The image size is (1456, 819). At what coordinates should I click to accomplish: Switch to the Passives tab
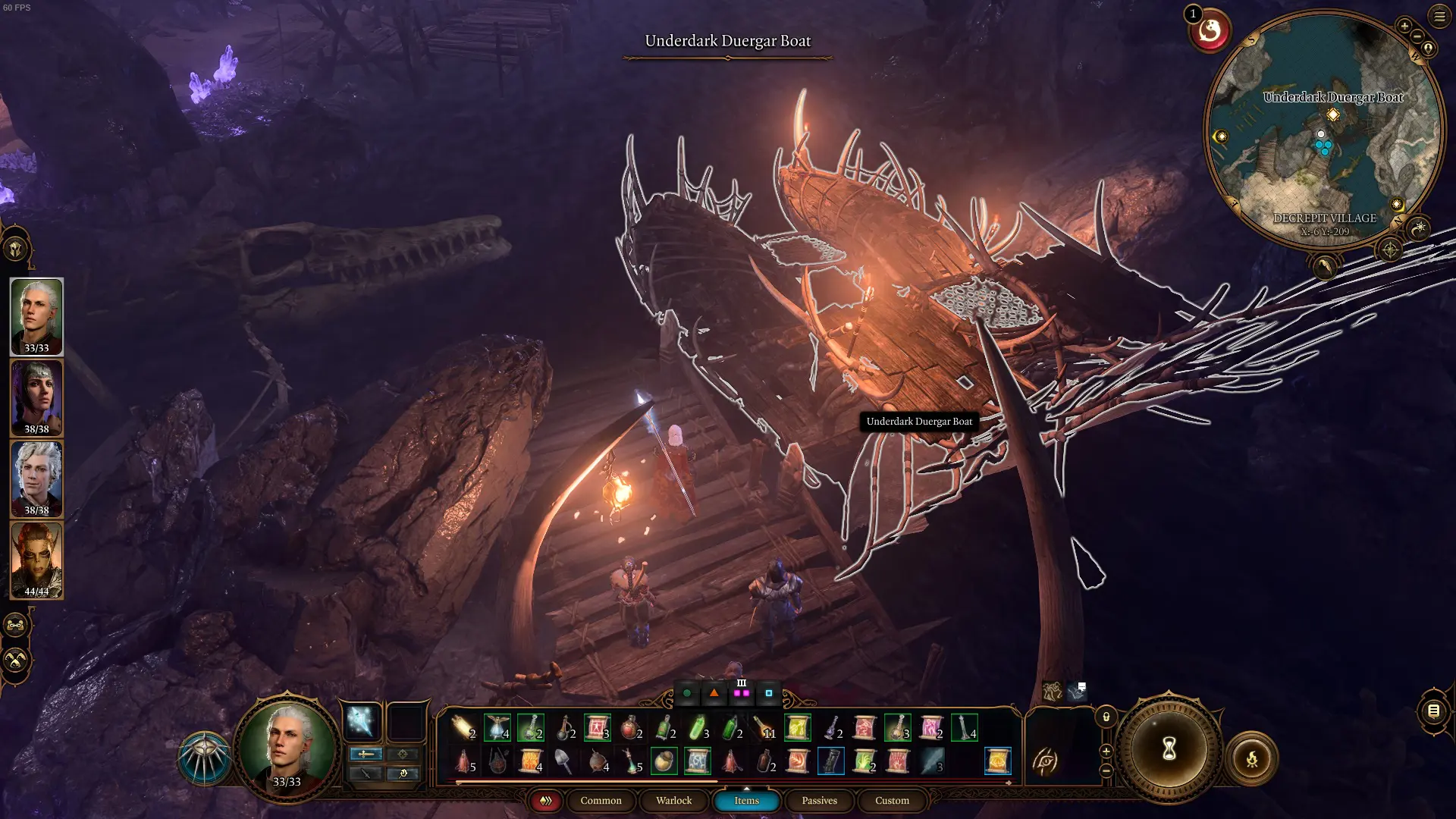click(x=818, y=800)
